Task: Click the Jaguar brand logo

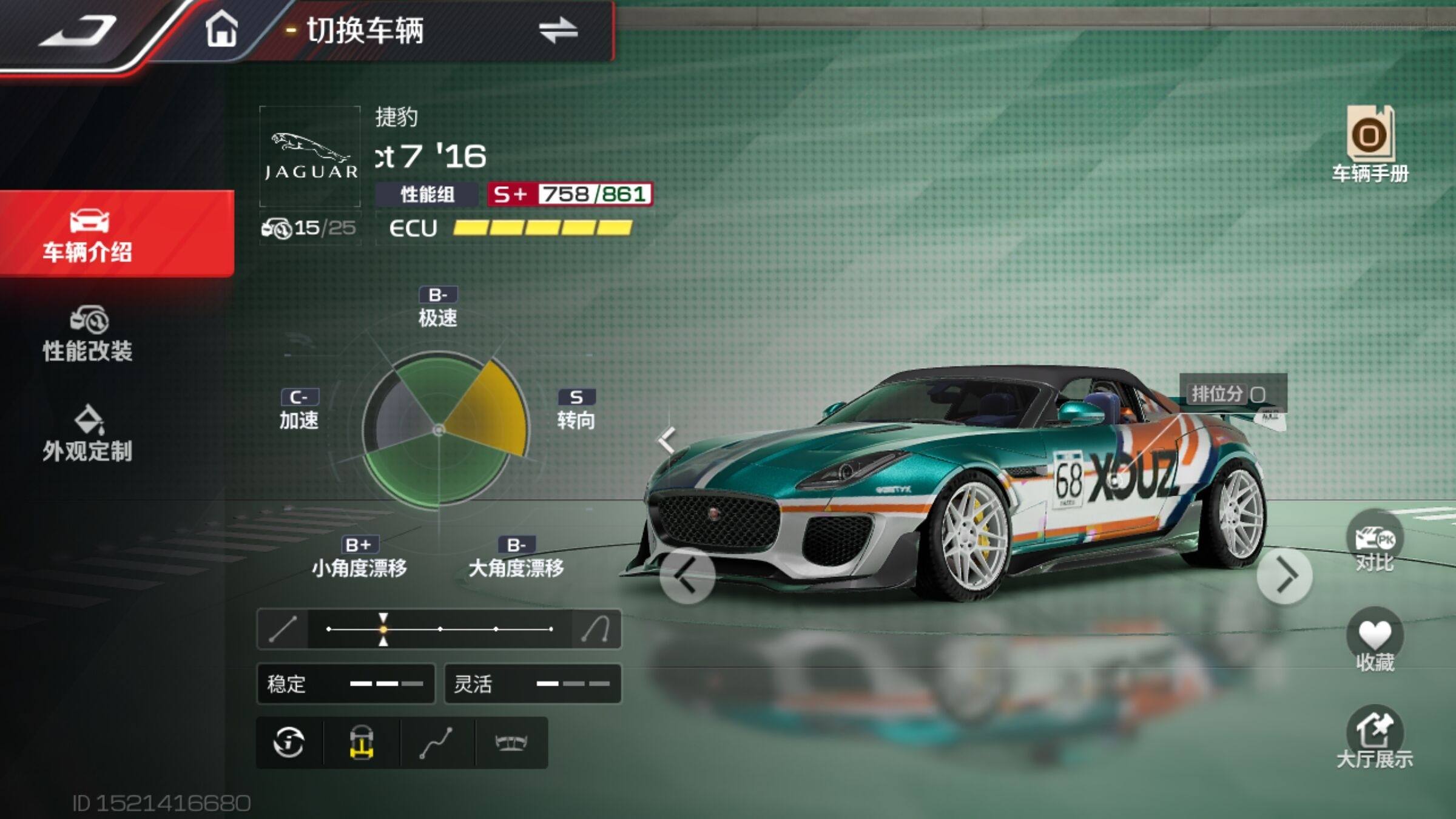Action: pyautogui.click(x=310, y=157)
